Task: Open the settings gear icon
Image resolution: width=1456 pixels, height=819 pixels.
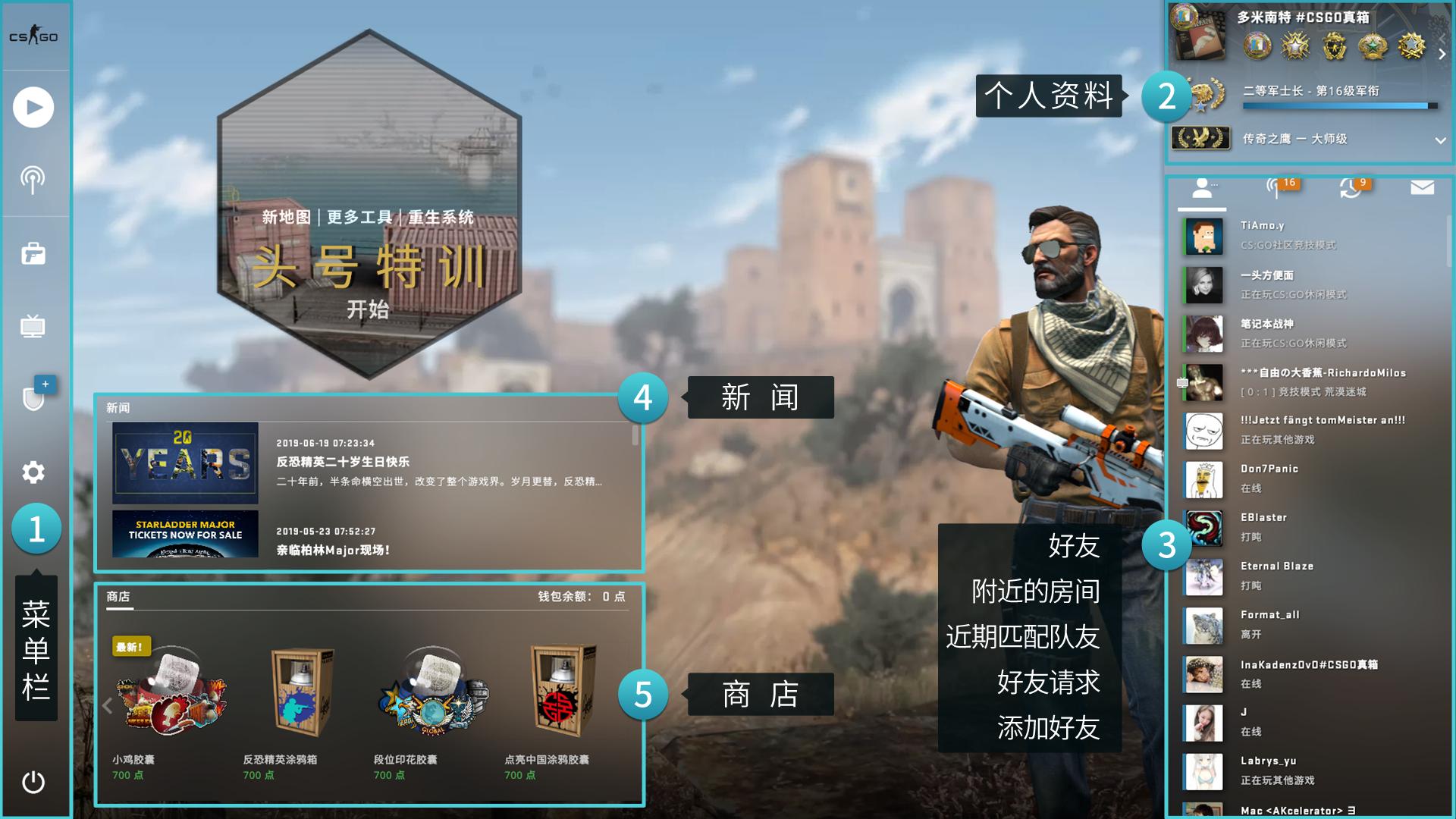Action: tap(33, 472)
